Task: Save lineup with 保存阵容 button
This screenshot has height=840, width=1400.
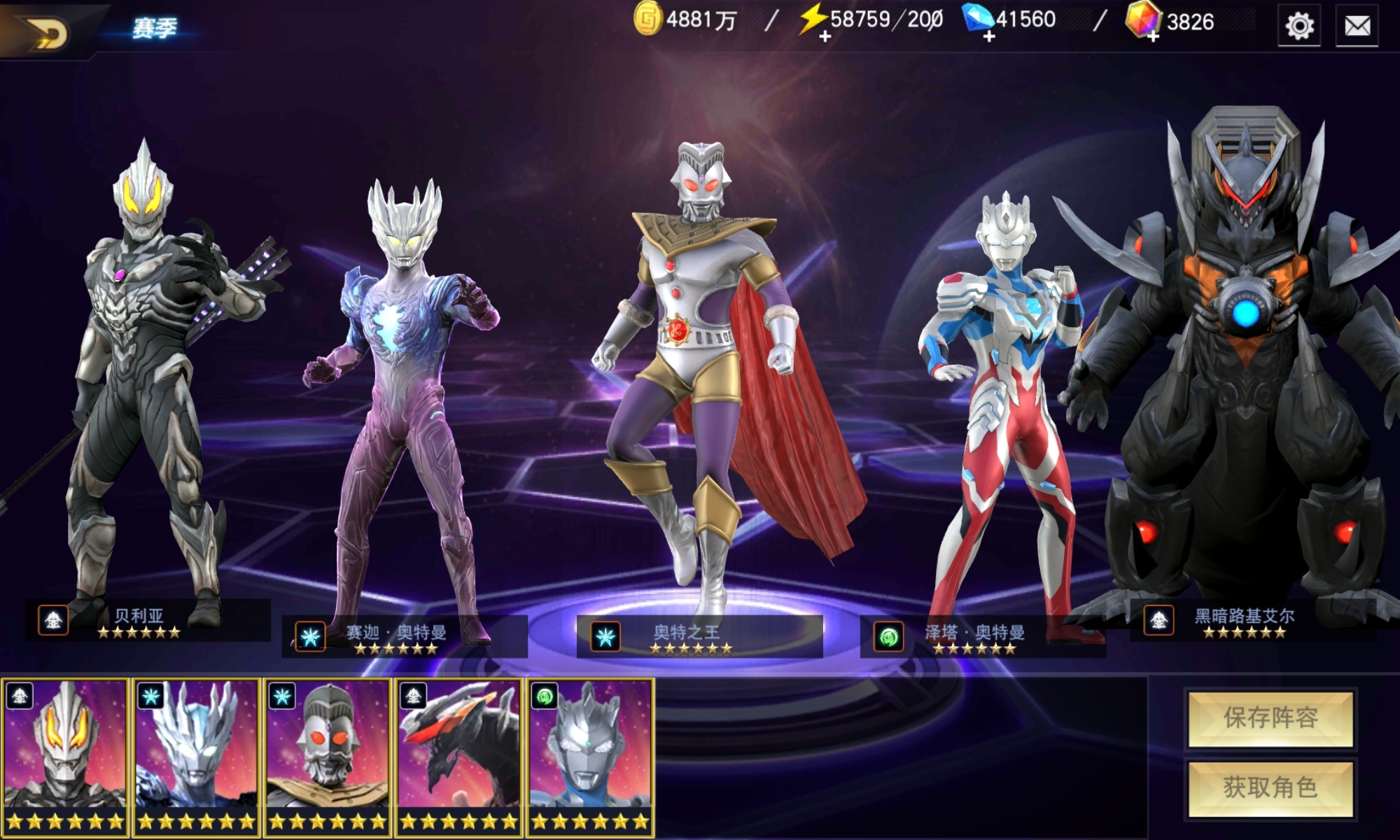Action: coord(1270,718)
